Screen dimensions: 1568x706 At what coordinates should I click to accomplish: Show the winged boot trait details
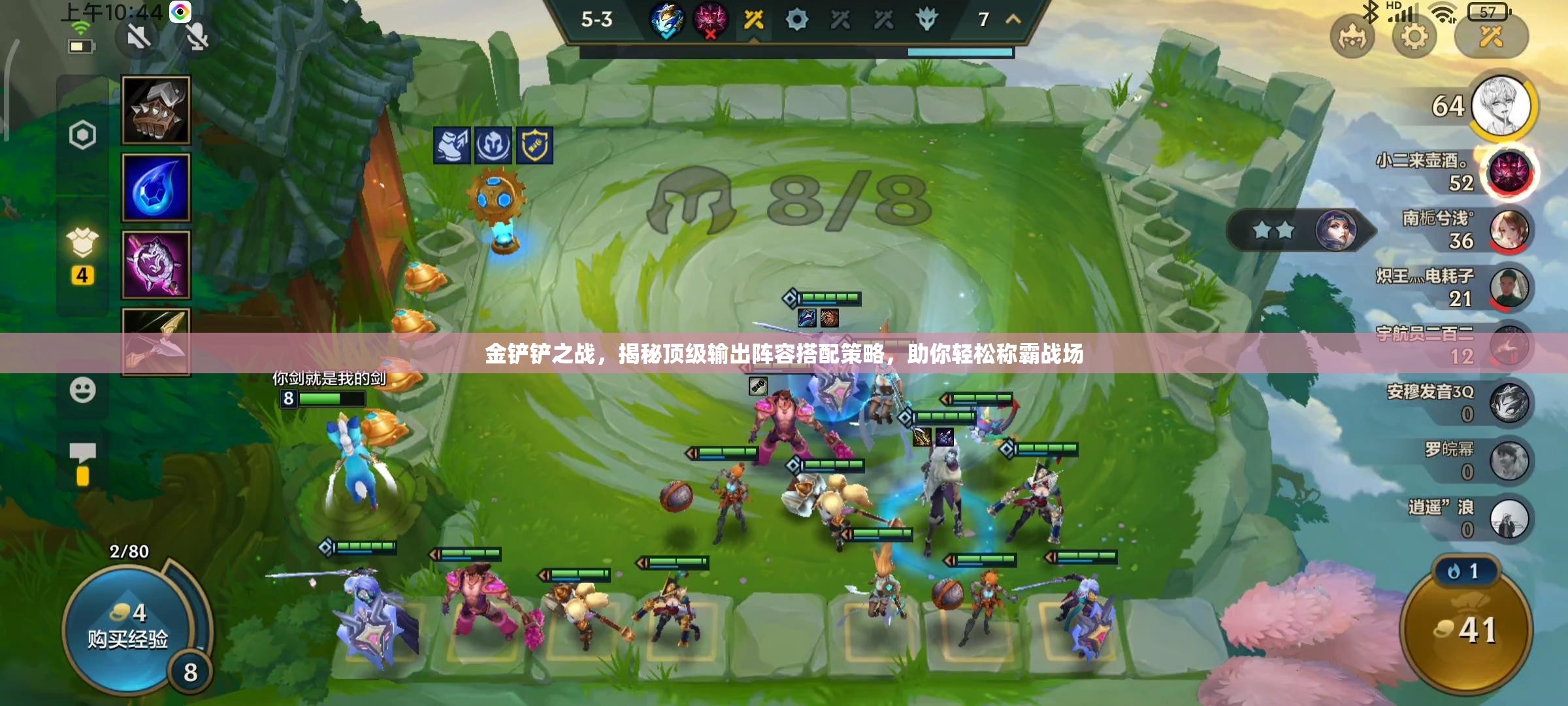[x=451, y=145]
